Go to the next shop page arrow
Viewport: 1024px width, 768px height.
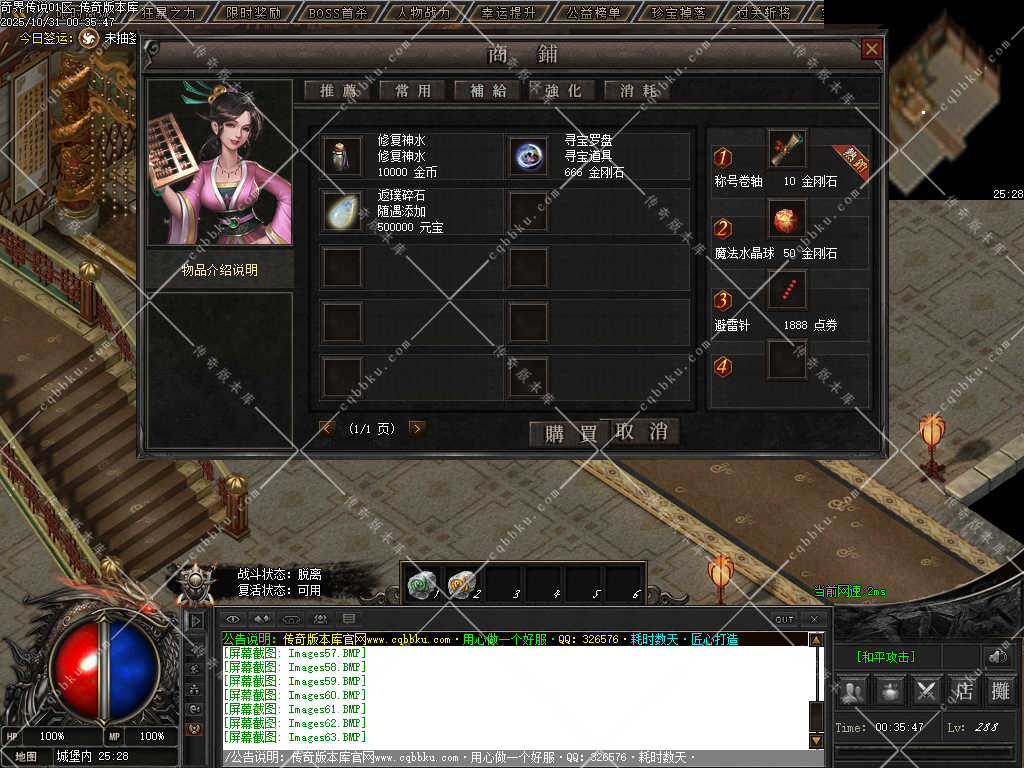[417, 428]
